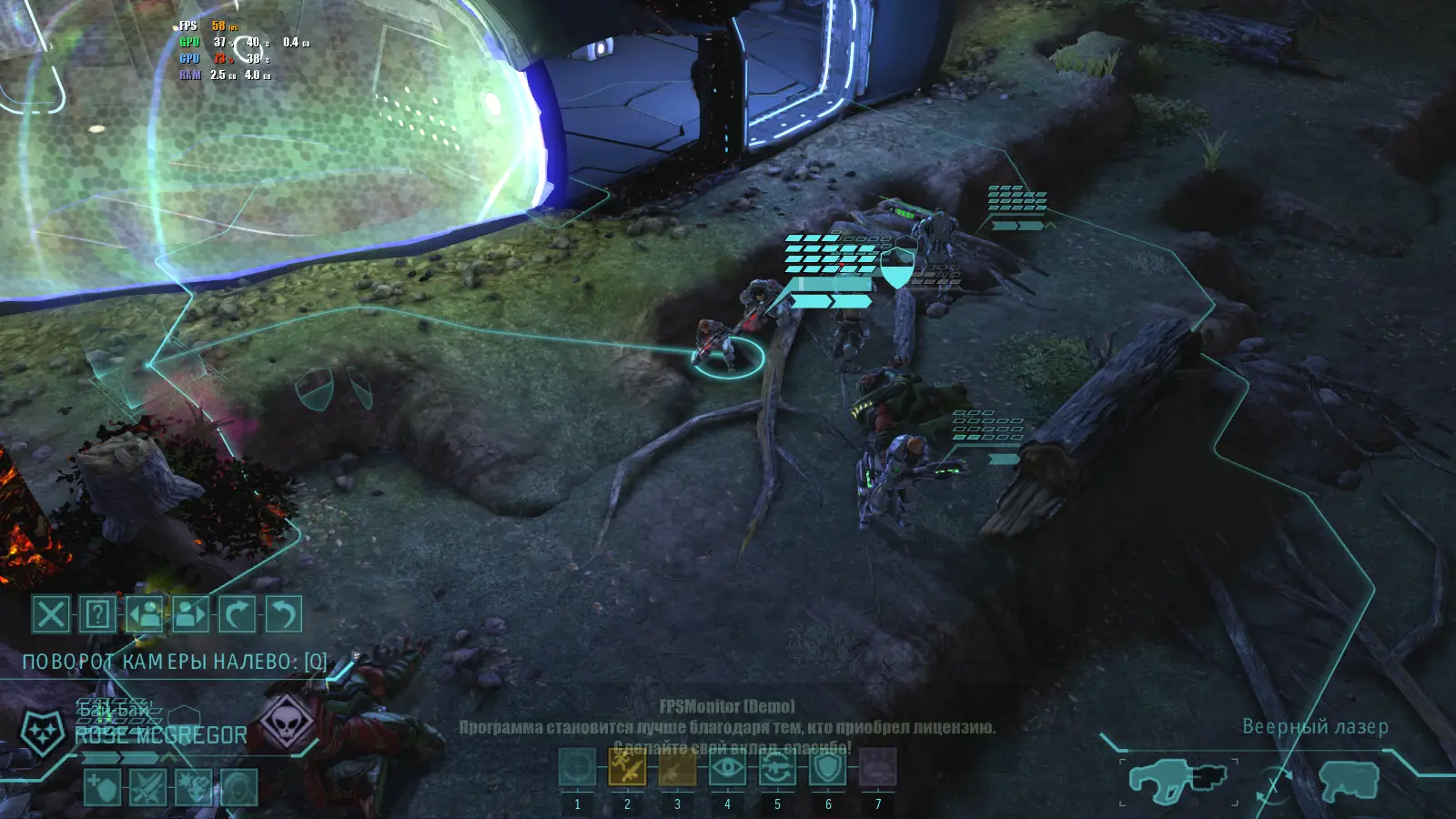Select the purple ability in slot seven
The height and width of the screenshot is (819, 1456).
coord(878,768)
